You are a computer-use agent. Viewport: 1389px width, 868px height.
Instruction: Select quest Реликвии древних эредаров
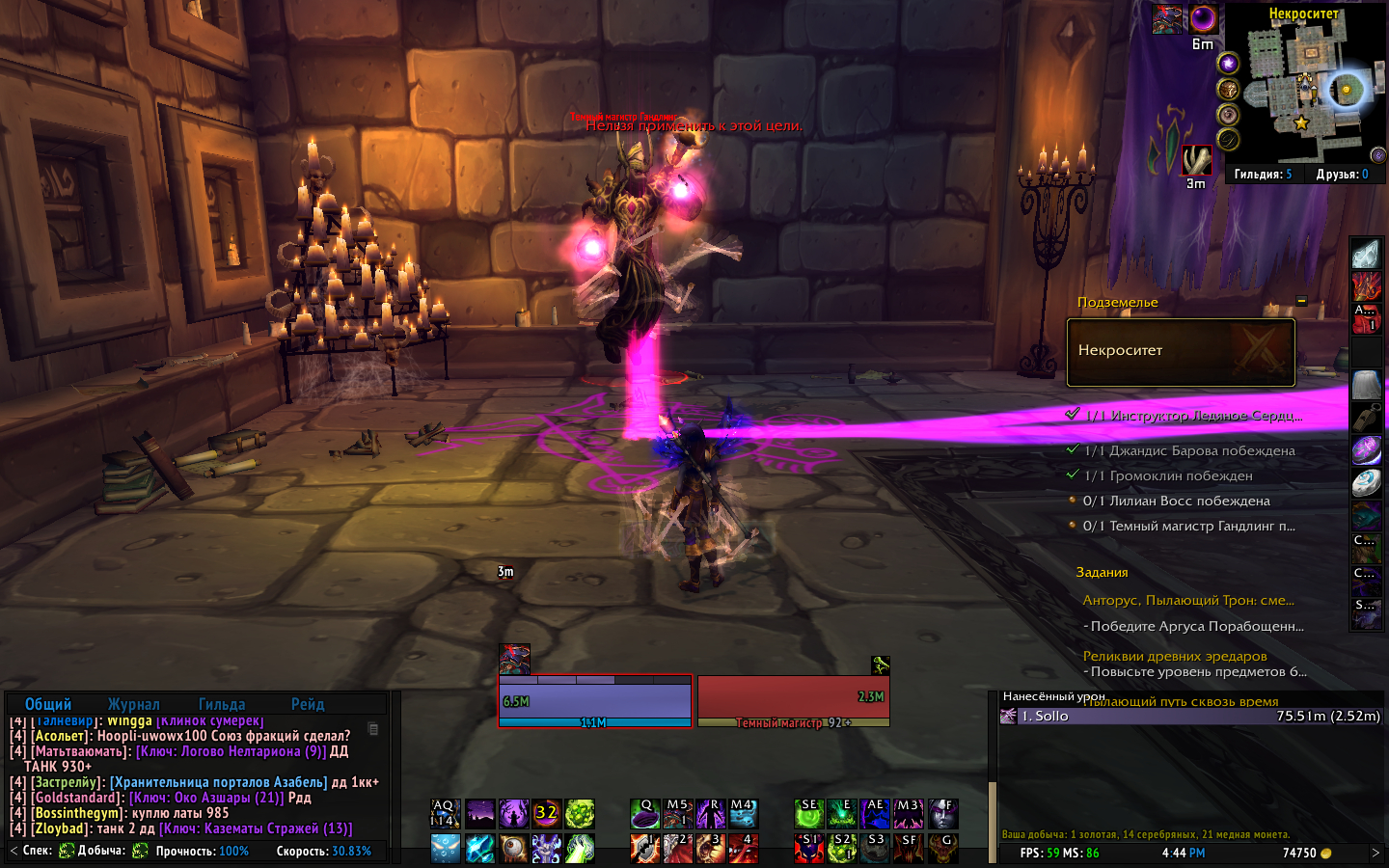(x=1175, y=656)
